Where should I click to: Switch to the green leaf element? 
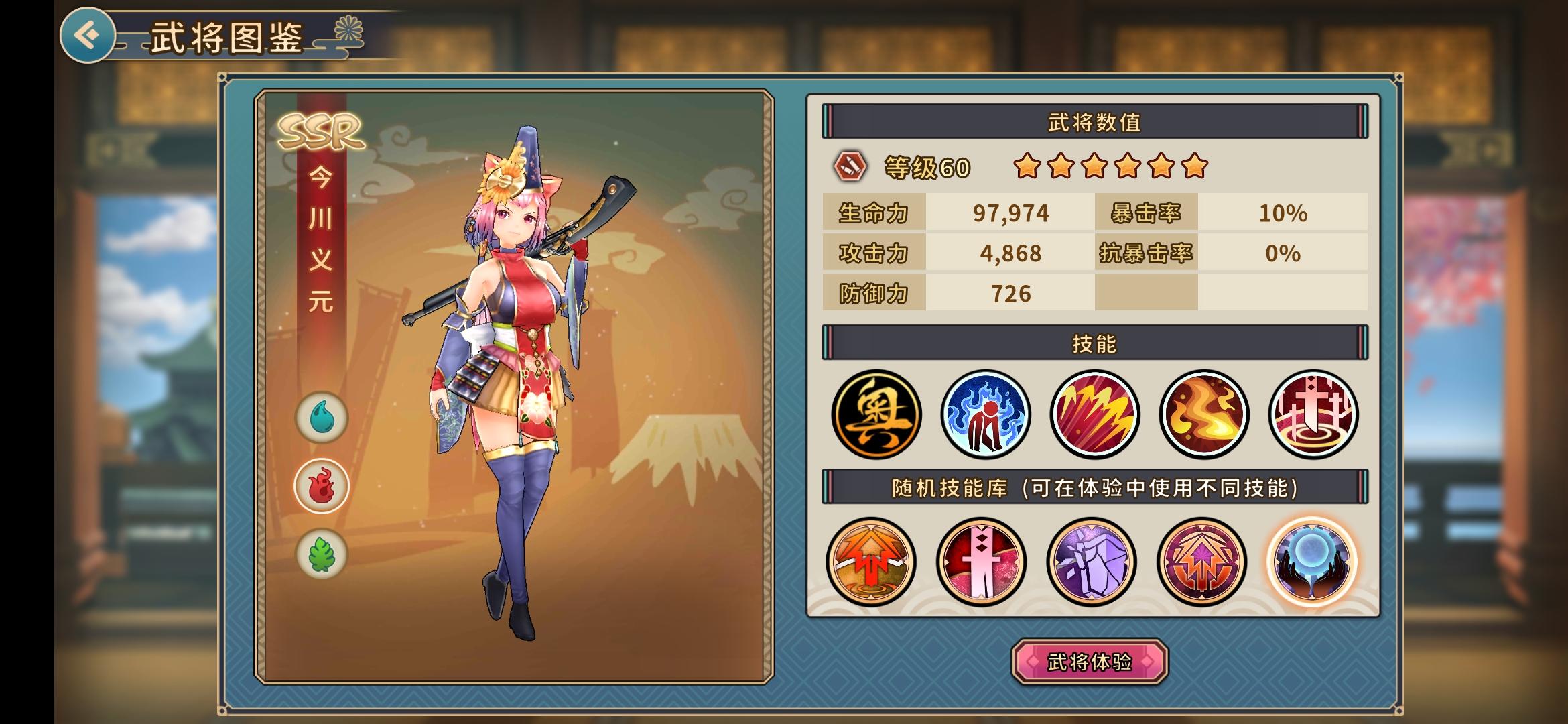pos(322,554)
